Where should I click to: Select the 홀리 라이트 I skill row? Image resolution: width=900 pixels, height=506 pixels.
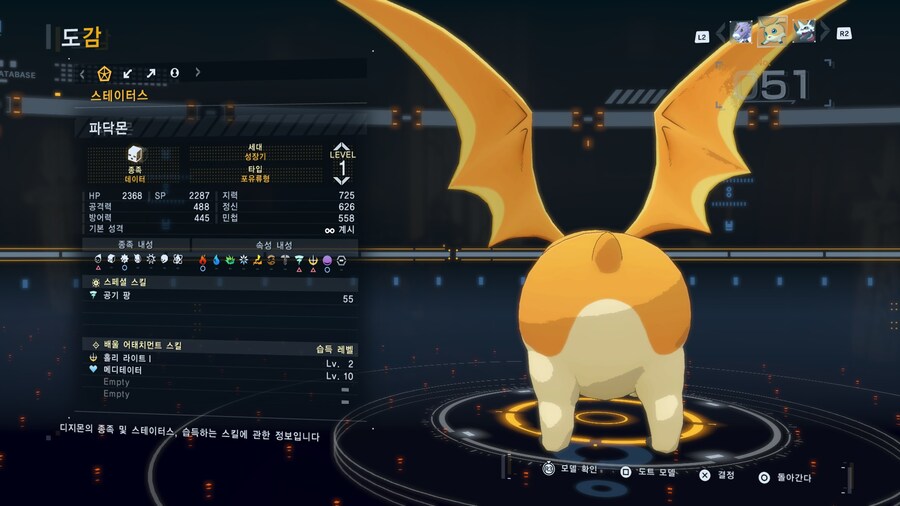(220, 358)
